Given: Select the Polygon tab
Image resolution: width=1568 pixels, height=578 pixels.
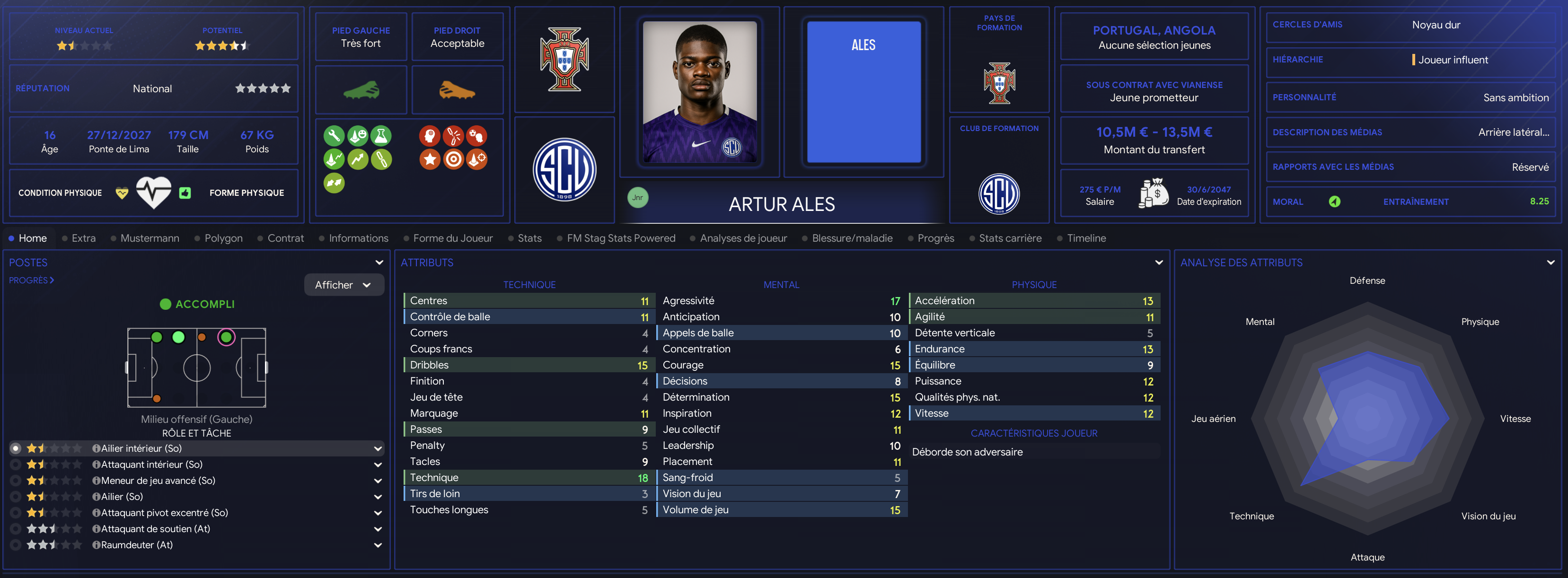Looking at the screenshot, I should pos(223,238).
